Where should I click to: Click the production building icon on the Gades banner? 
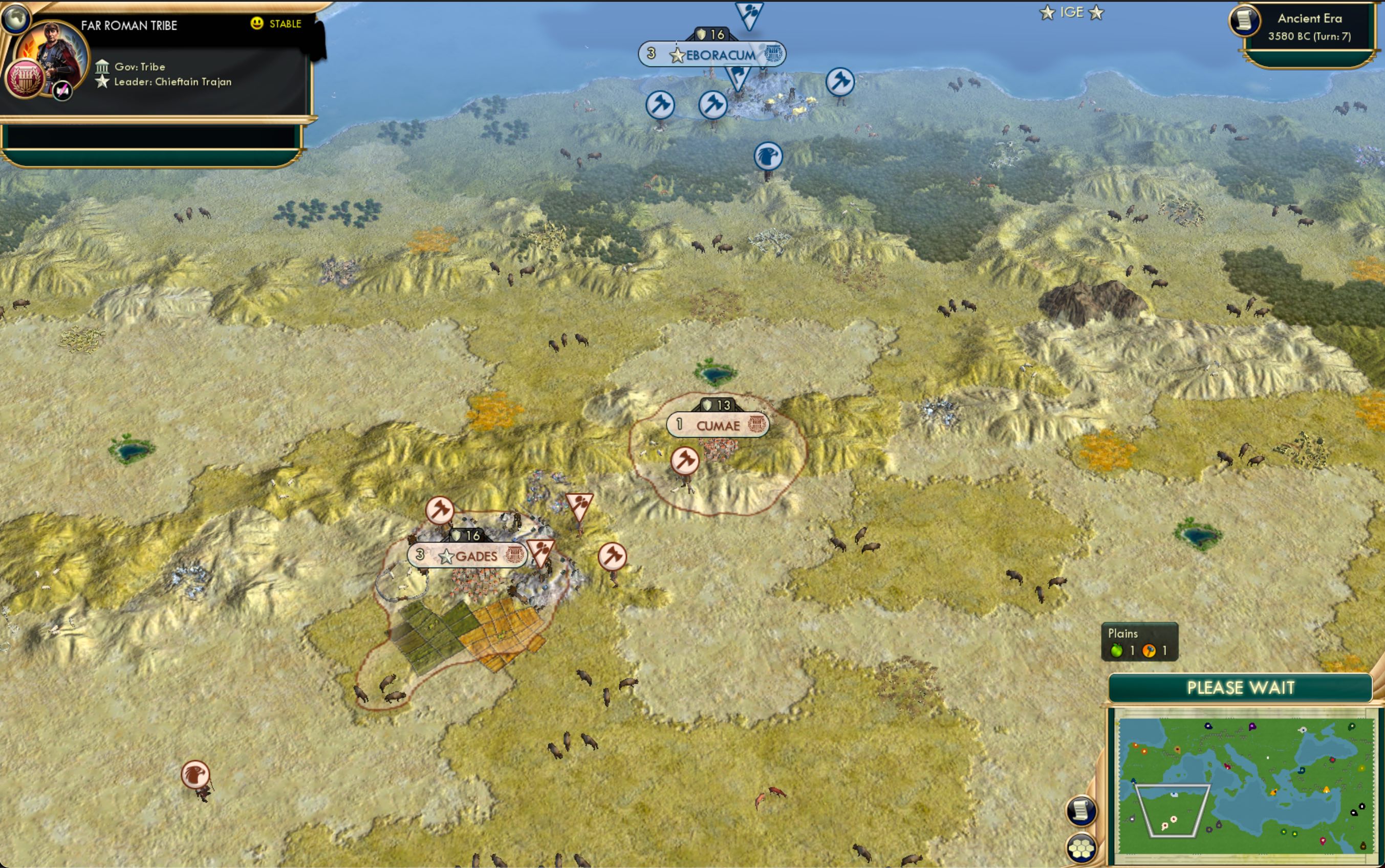515,555
